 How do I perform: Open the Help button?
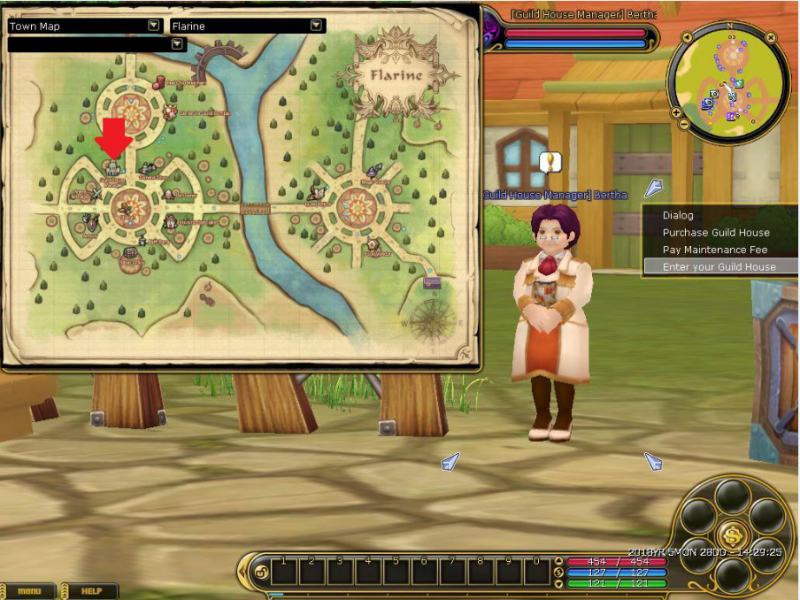92,591
